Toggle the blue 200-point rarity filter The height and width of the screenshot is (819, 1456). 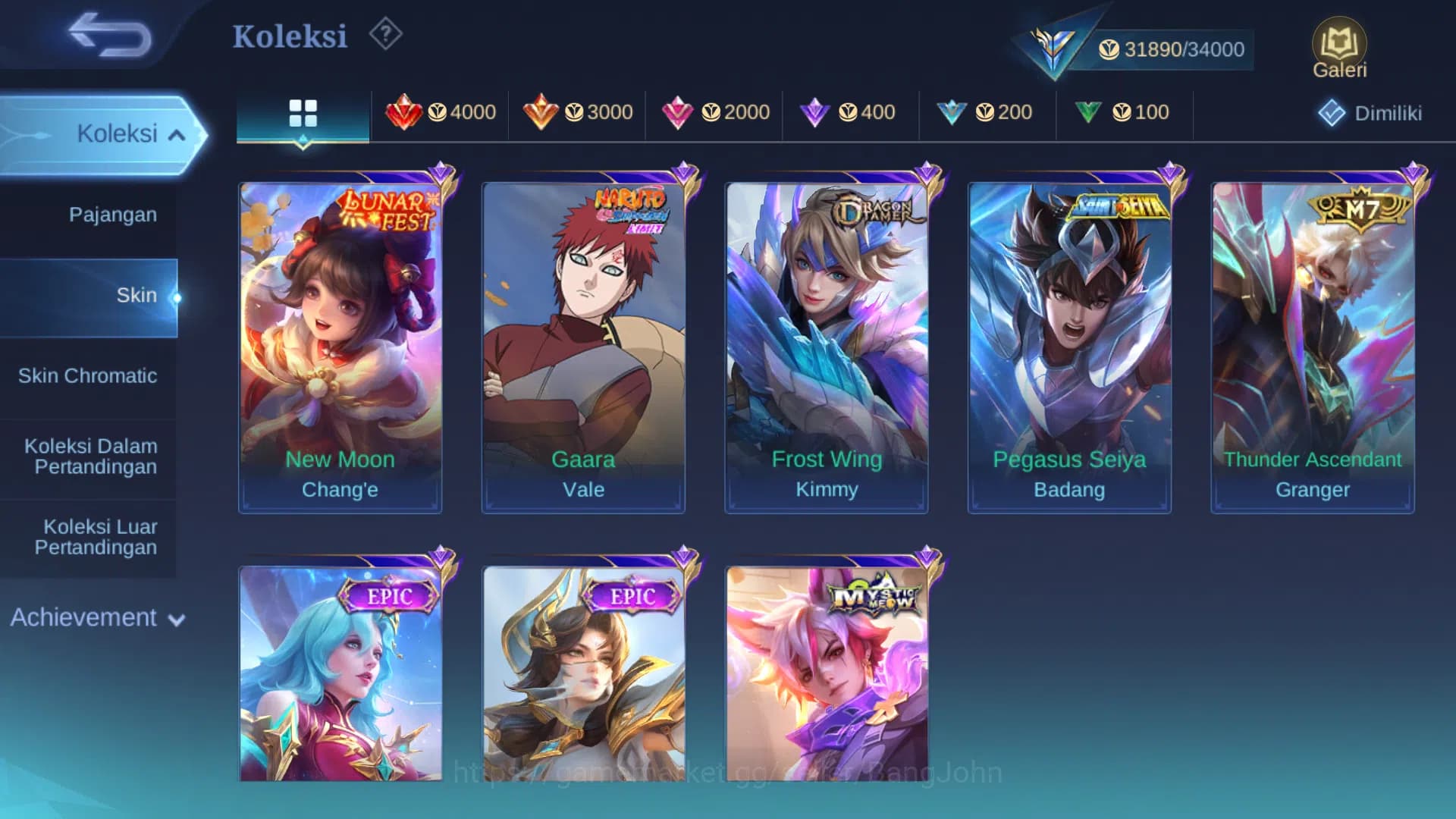952,112
